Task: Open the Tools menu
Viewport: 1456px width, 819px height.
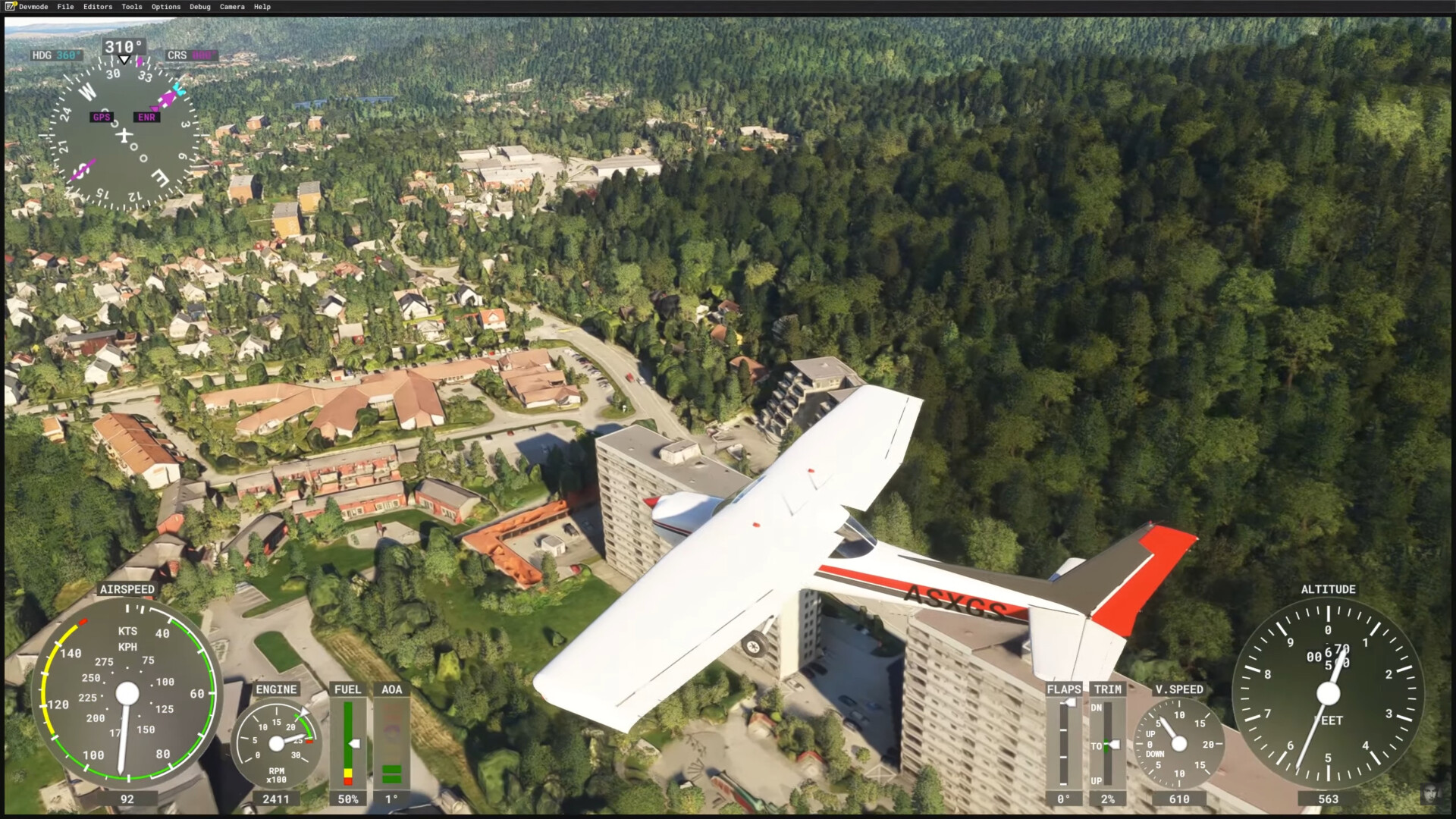Action: [132, 7]
